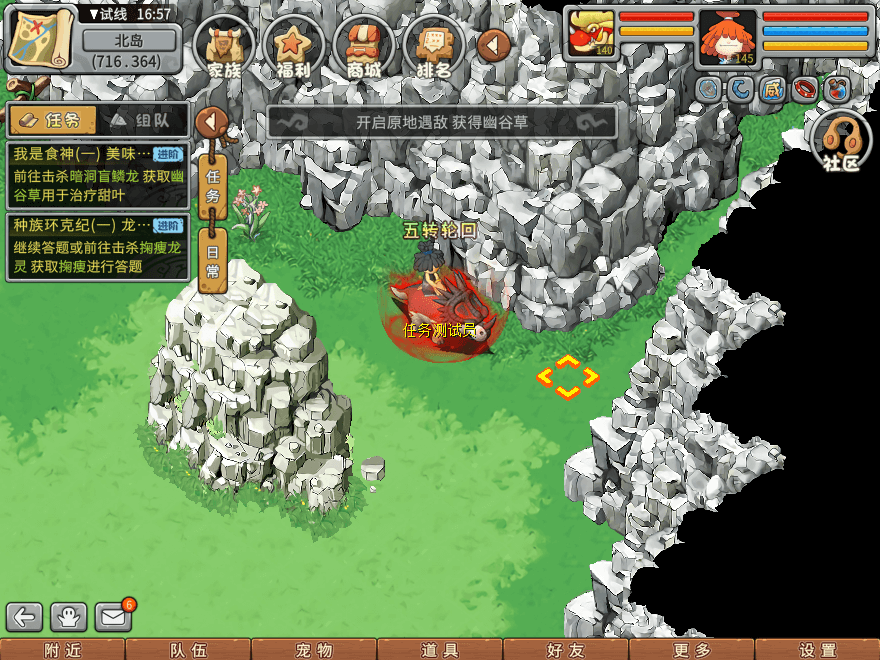Viewport: 880px width, 660px height.
Task: Open the mail envelope with 6 notifications
Action: pyautogui.click(x=114, y=617)
